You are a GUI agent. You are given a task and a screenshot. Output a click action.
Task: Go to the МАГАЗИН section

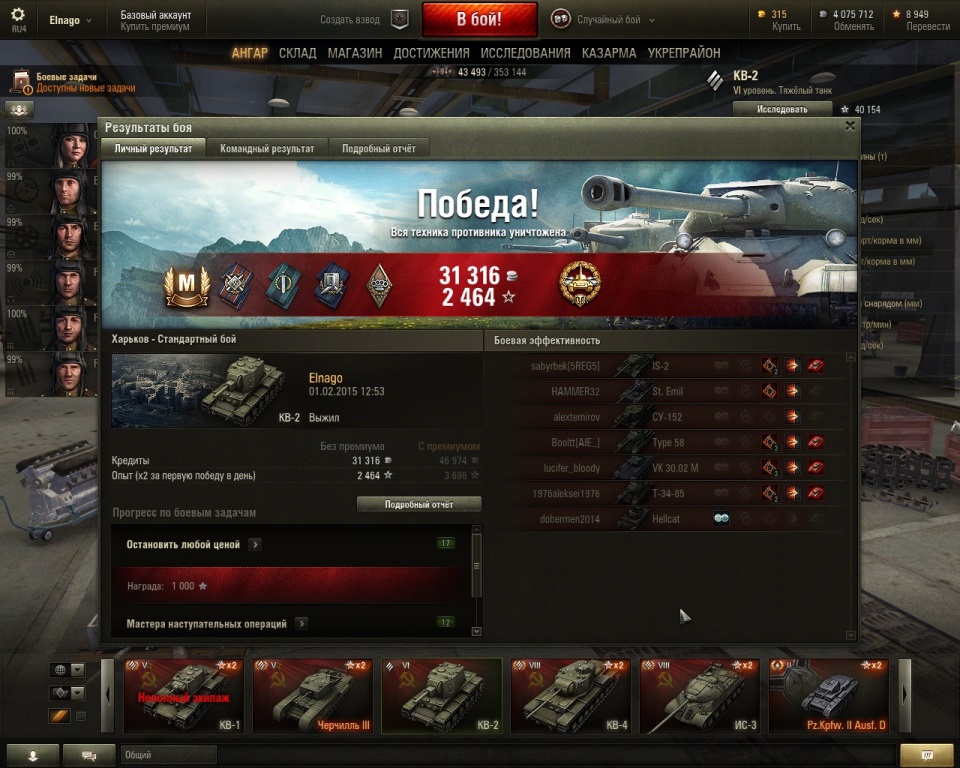pos(355,53)
